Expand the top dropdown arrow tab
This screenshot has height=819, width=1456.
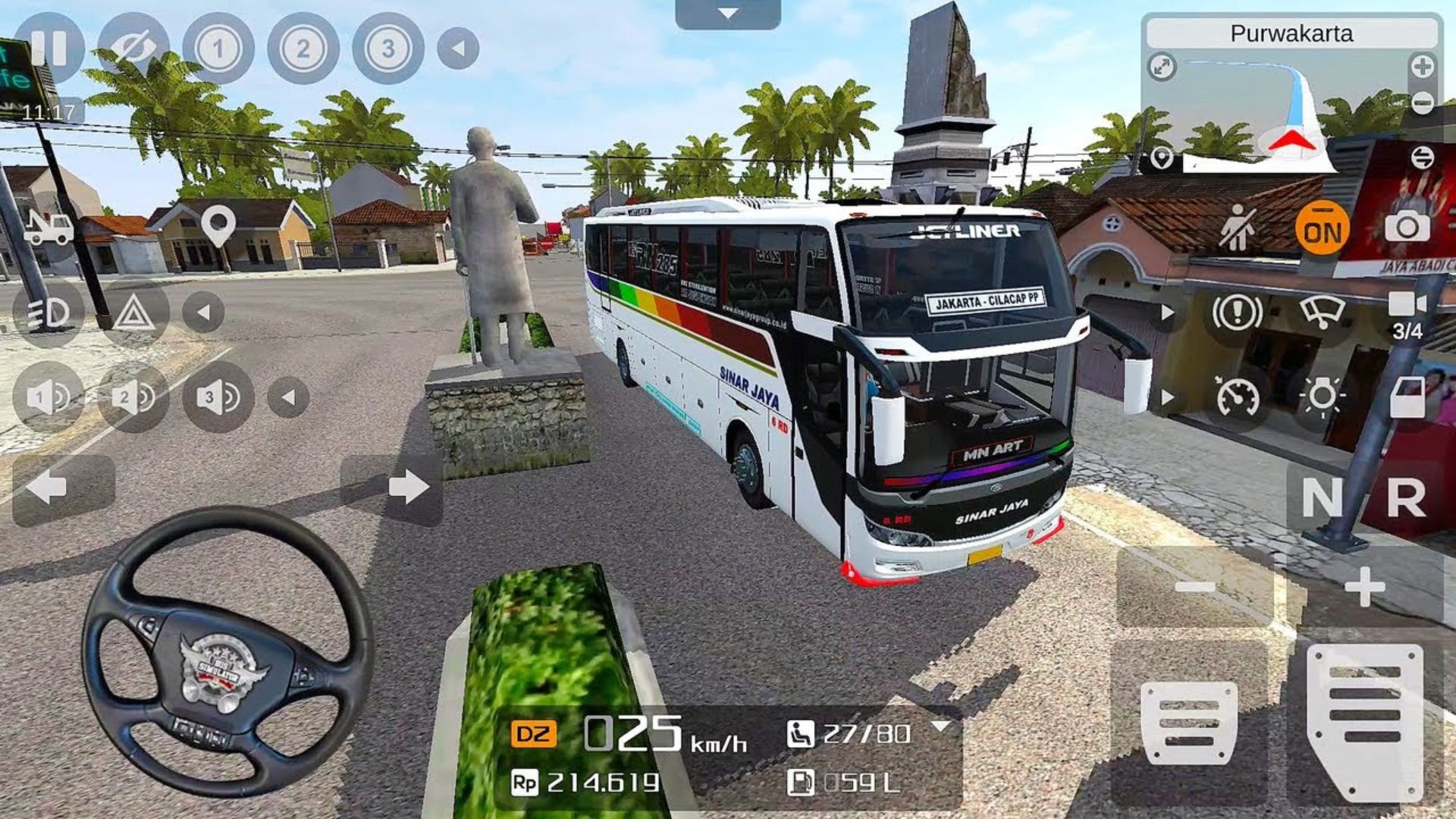tap(727, 14)
